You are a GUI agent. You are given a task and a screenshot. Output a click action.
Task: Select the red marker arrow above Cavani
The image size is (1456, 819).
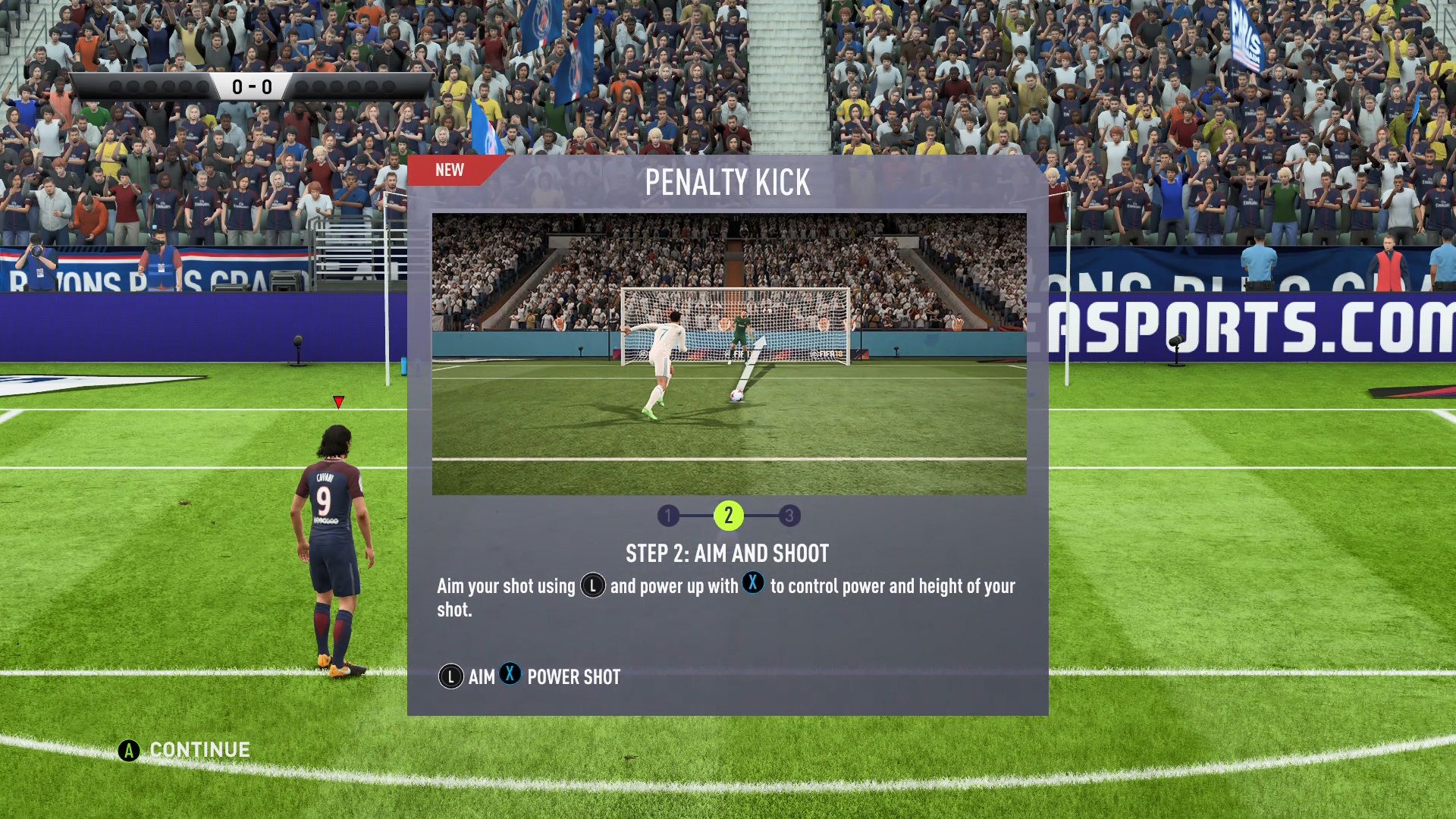click(337, 403)
